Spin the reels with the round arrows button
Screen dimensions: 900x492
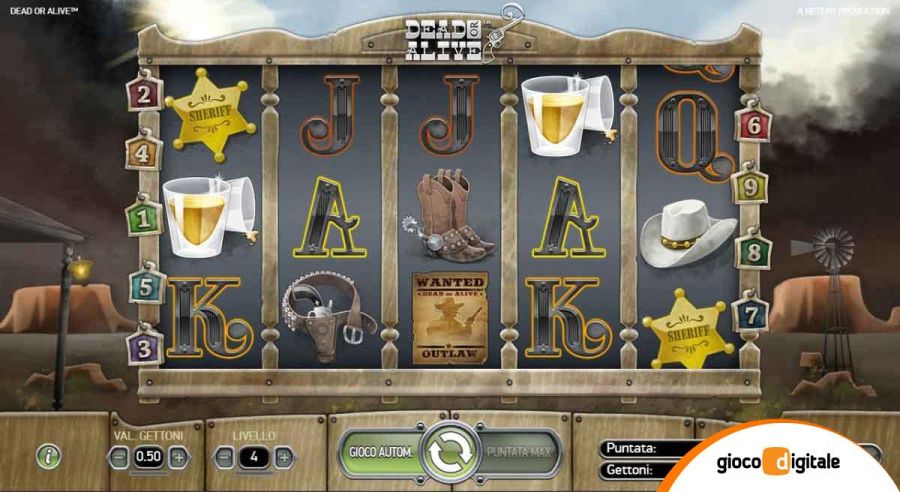pyautogui.click(x=449, y=453)
